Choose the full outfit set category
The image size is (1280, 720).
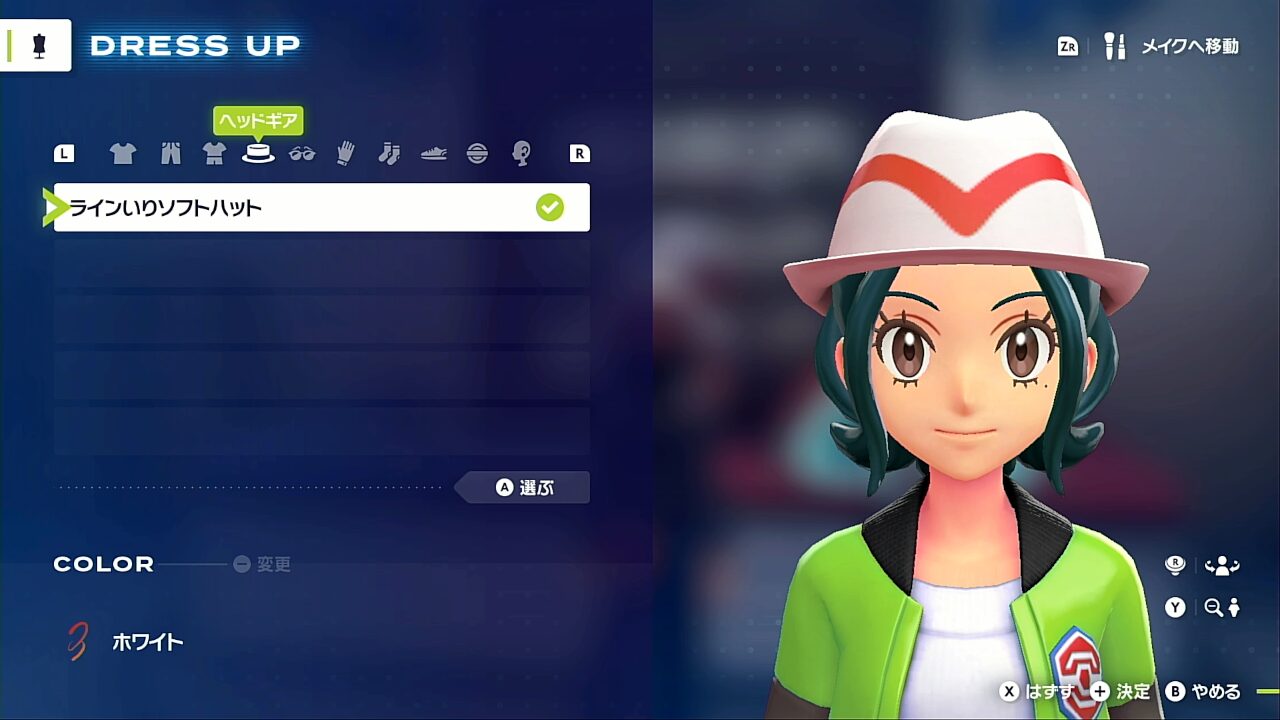[214, 153]
